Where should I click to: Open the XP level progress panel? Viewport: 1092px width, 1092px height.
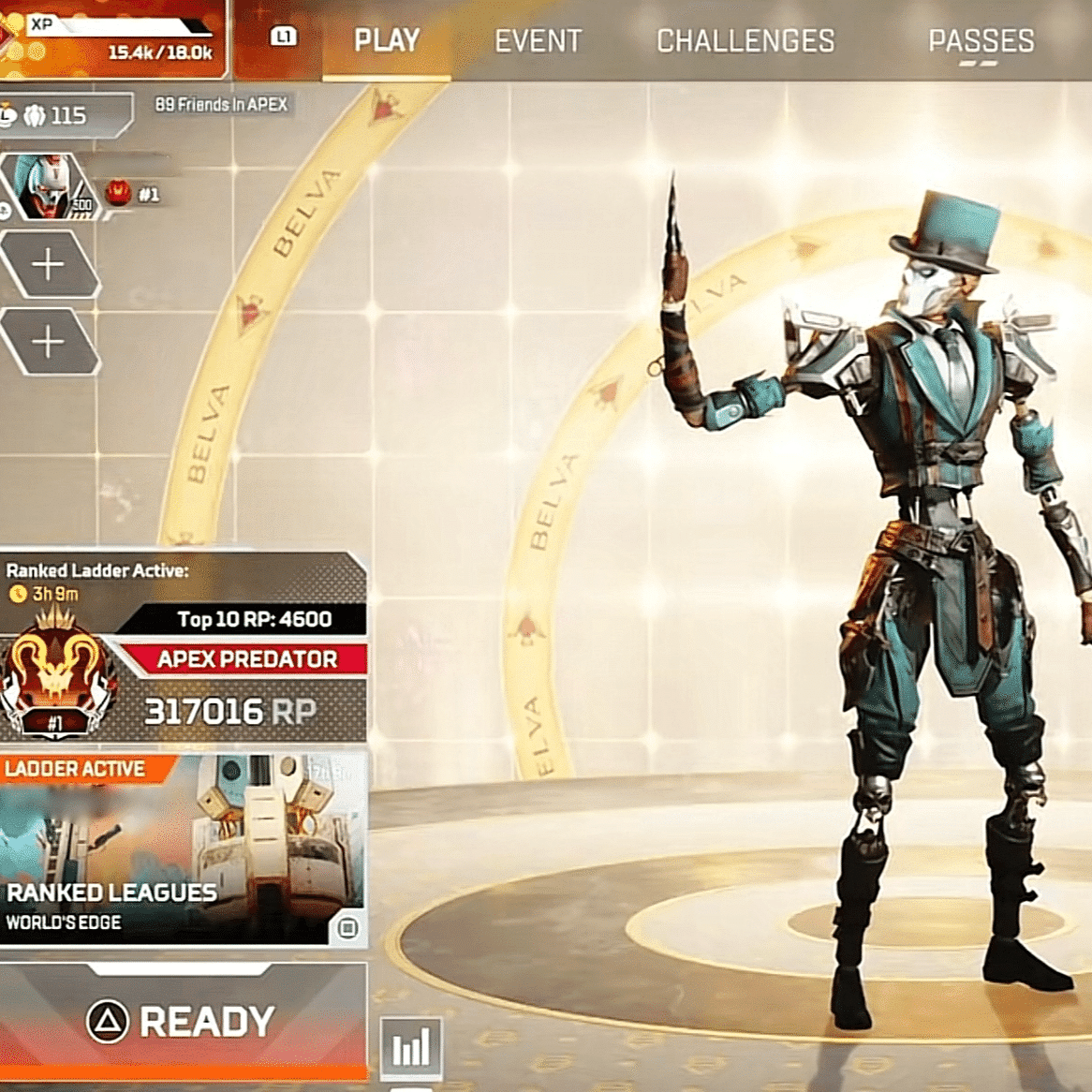[112, 37]
